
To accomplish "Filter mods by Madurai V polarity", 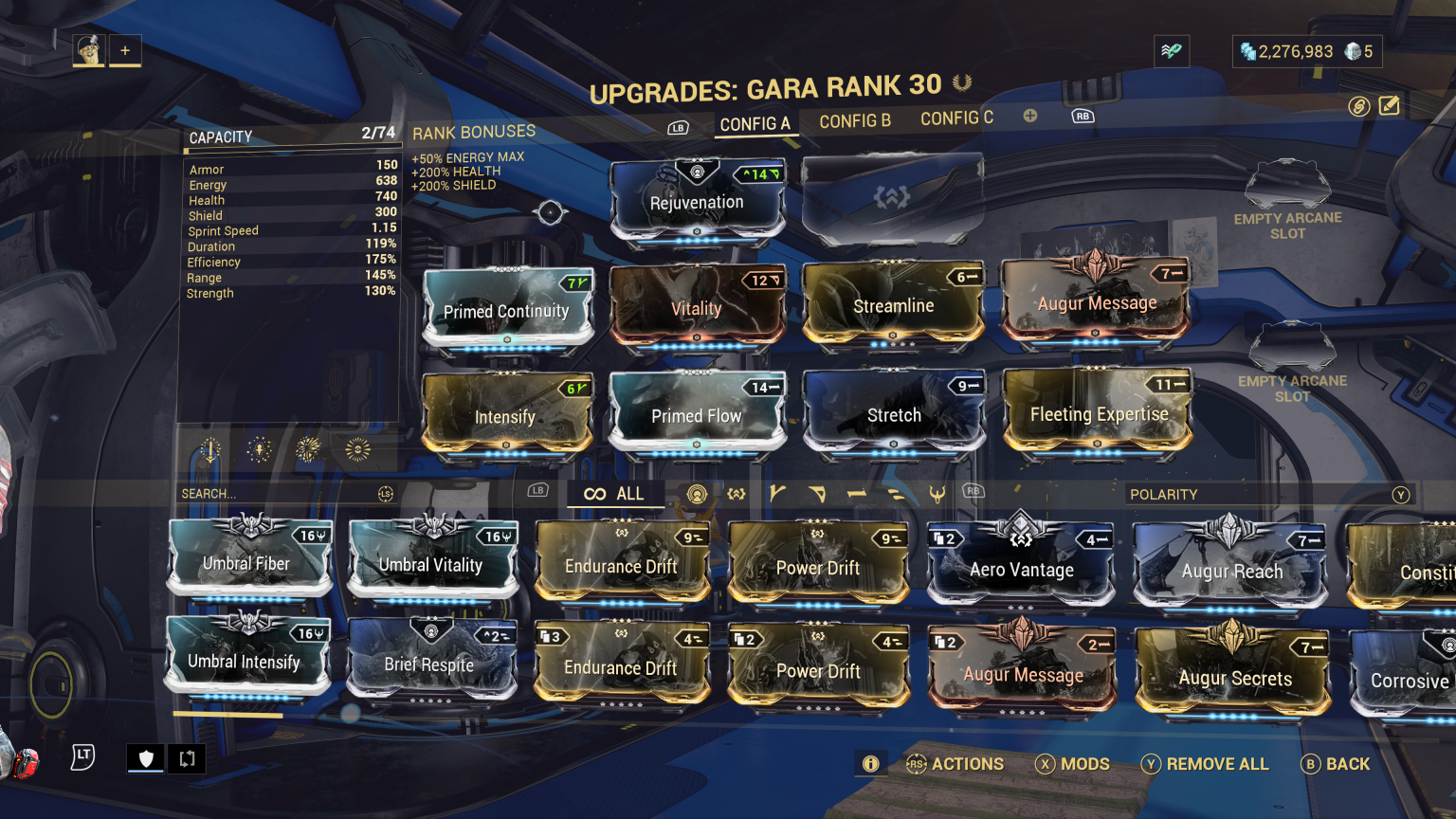I will click(779, 494).
